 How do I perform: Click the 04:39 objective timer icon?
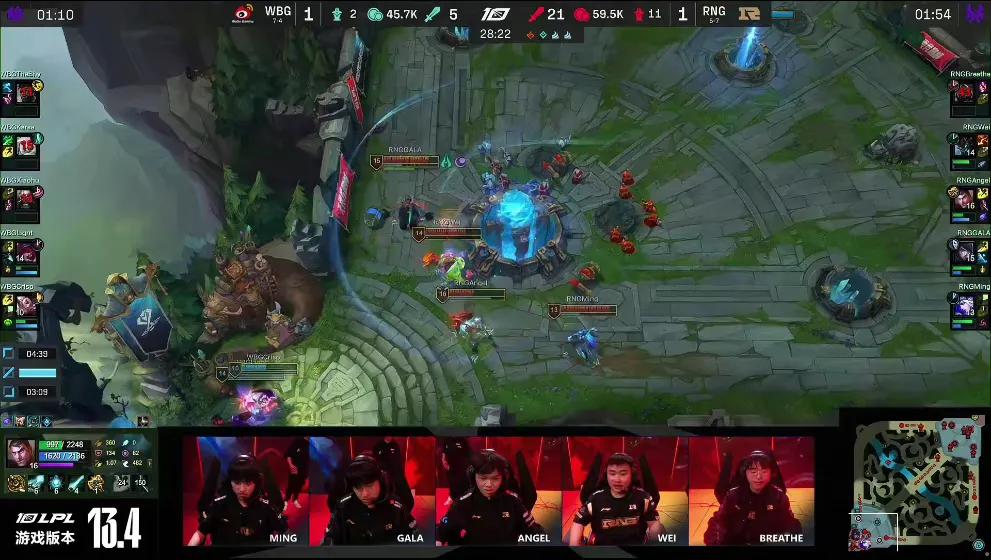(x=9, y=353)
